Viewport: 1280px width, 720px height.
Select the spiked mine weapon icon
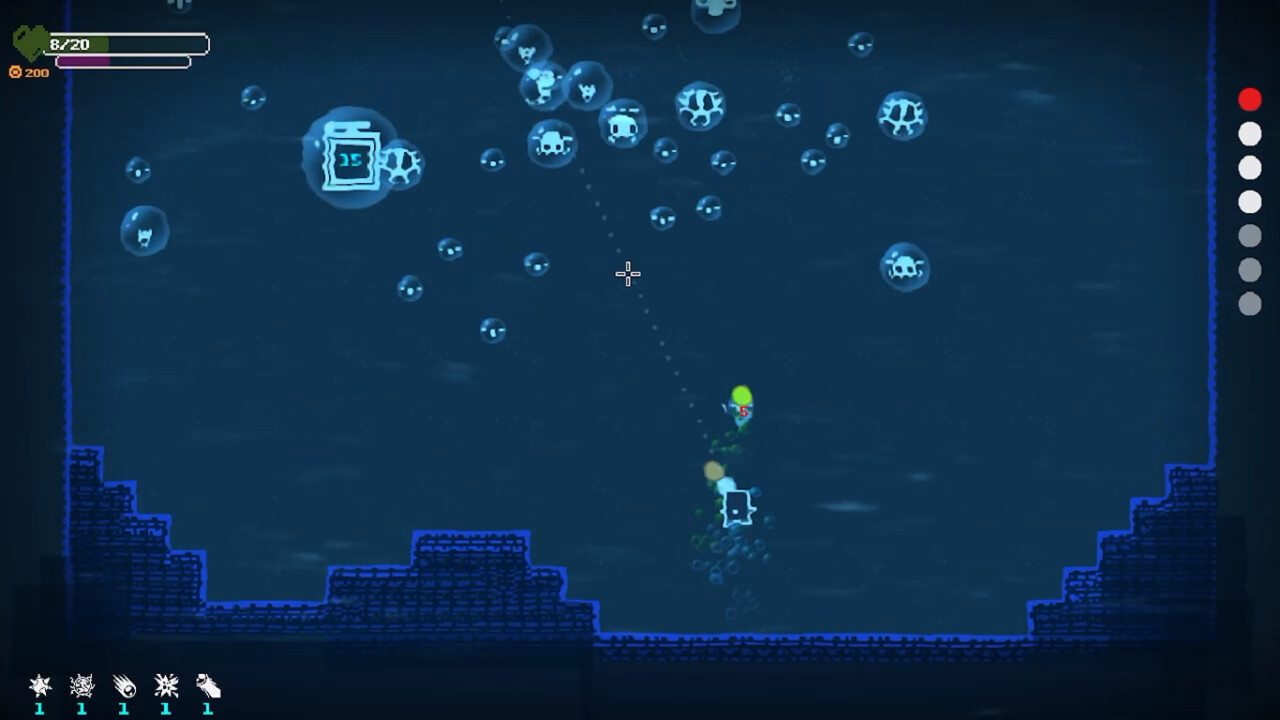(40, 686)
